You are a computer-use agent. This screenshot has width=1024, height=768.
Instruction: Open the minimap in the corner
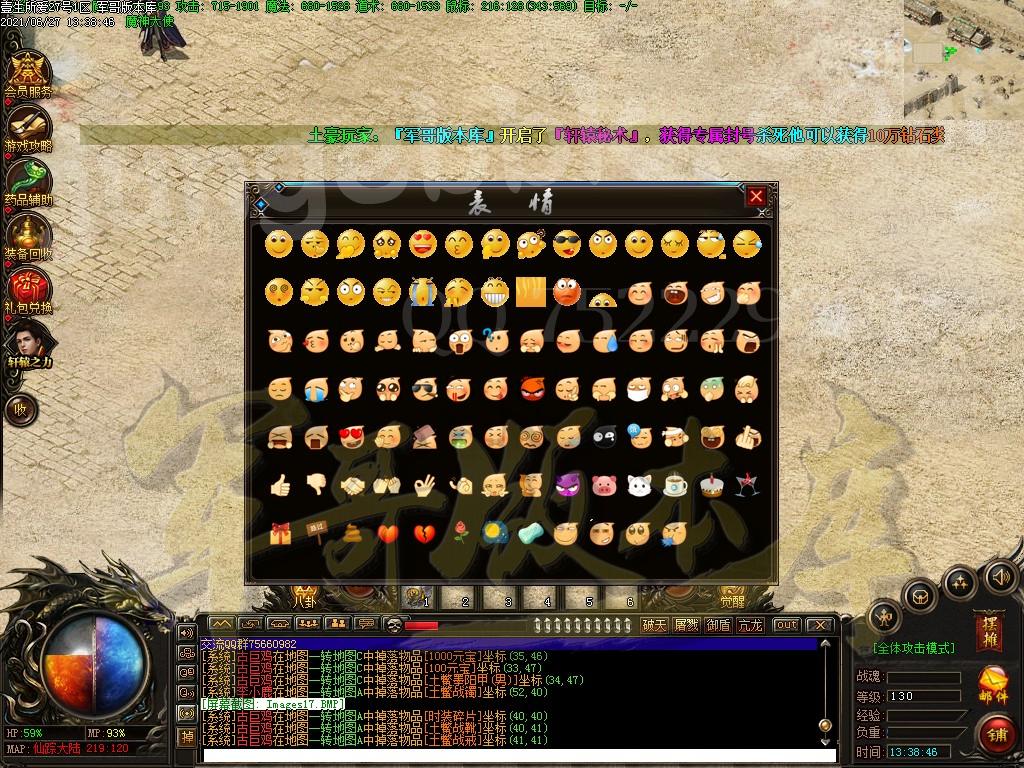click(962, 58)
